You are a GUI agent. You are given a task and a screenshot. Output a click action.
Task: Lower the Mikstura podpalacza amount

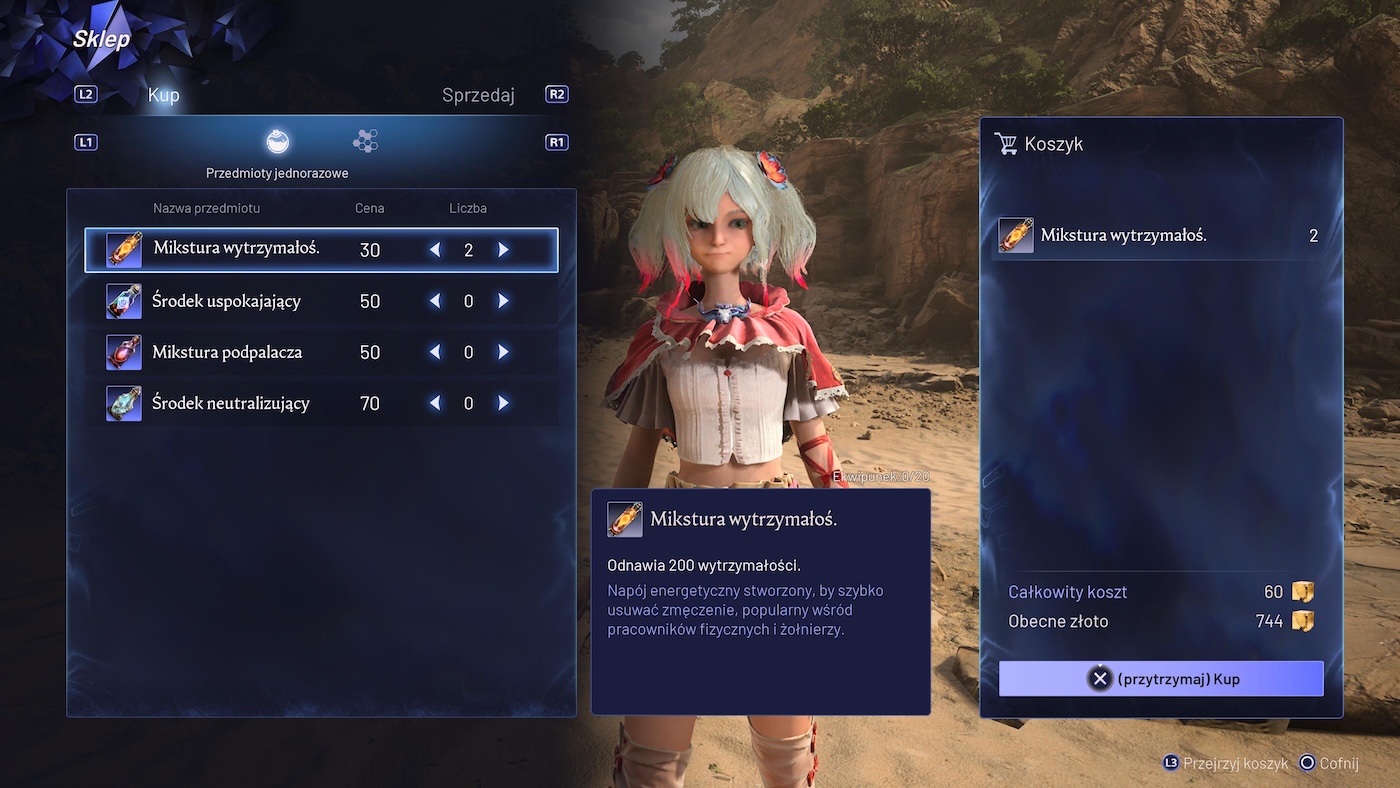pos(435,352)
